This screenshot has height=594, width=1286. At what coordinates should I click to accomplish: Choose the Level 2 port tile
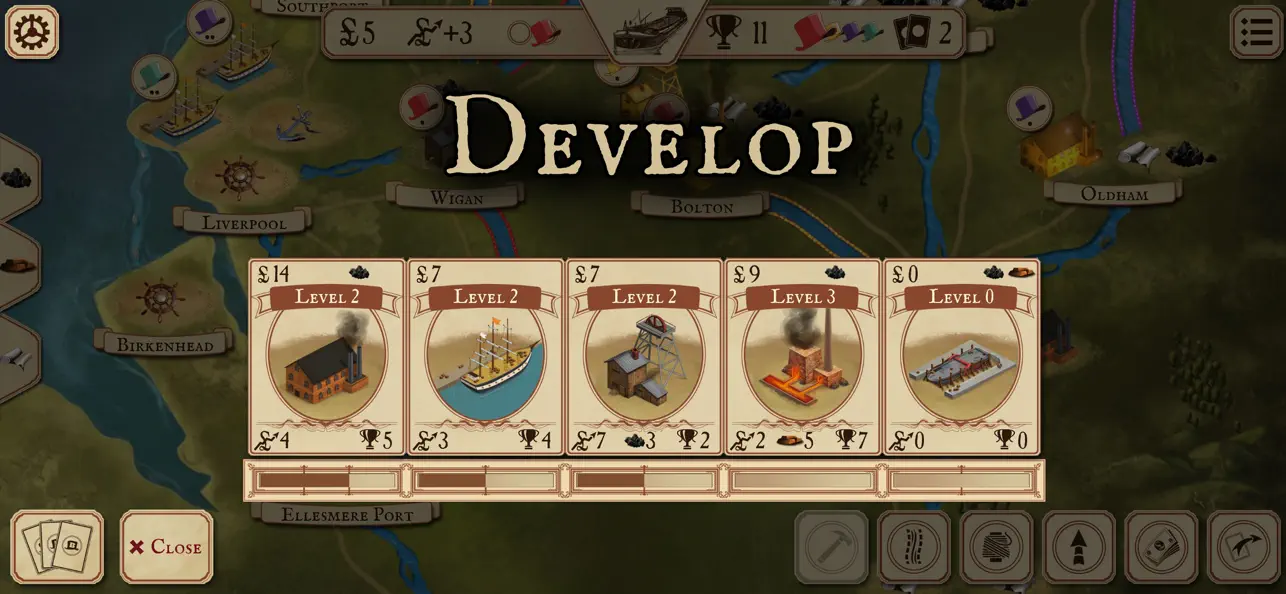click(x=486, y=357)
